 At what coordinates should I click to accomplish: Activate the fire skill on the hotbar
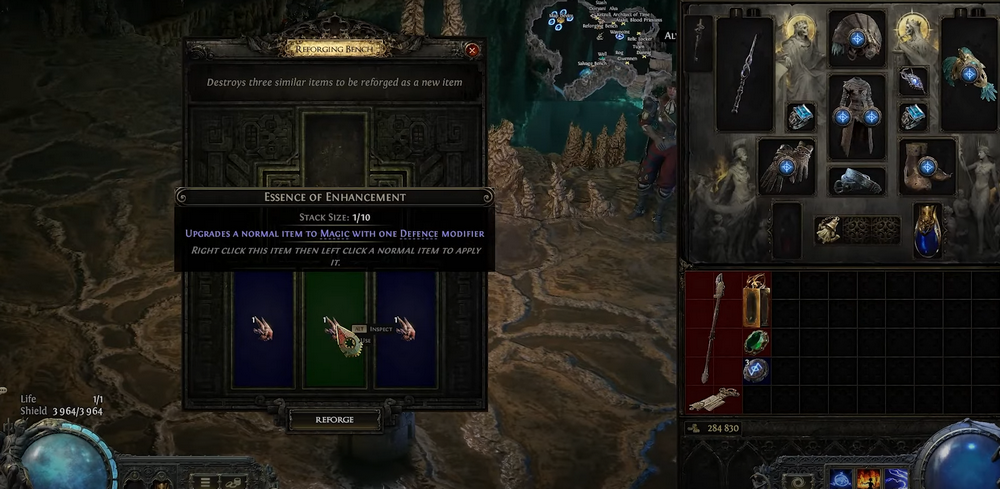coord(869,479)
